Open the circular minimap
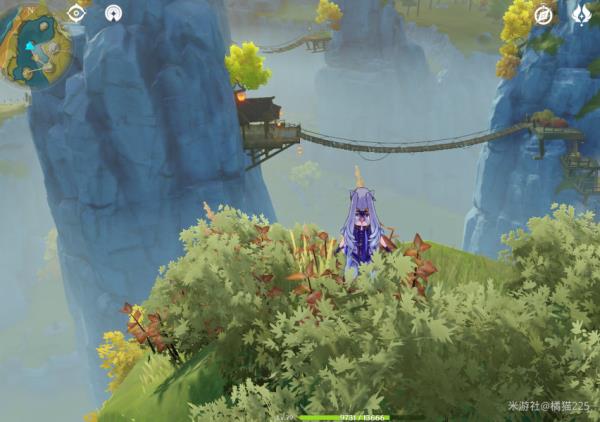The height and width of the screenshot is (422, 600). pyautogui.click(x=34, y=47)
